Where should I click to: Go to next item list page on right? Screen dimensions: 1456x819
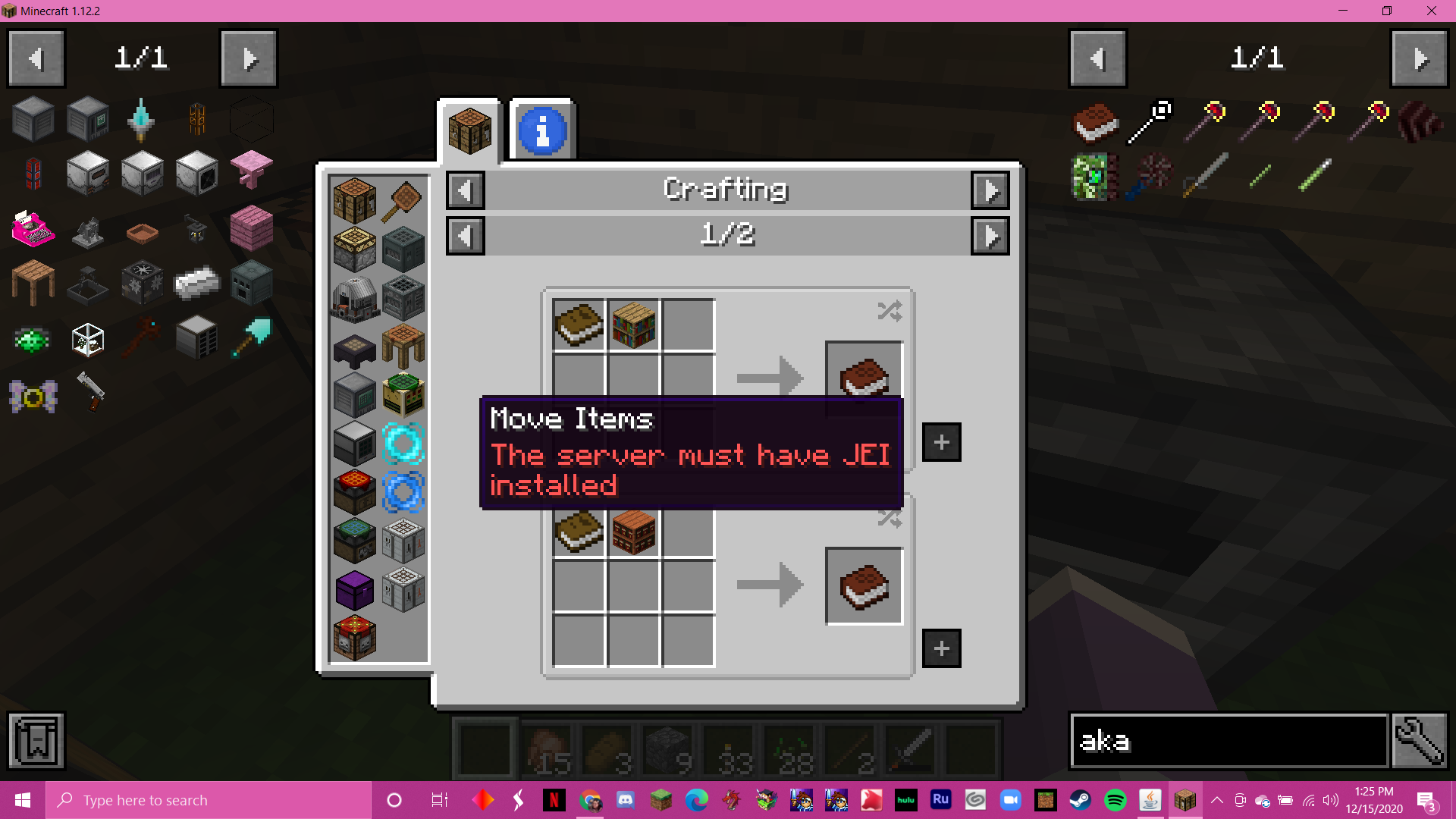click(x=1420, y=58)
